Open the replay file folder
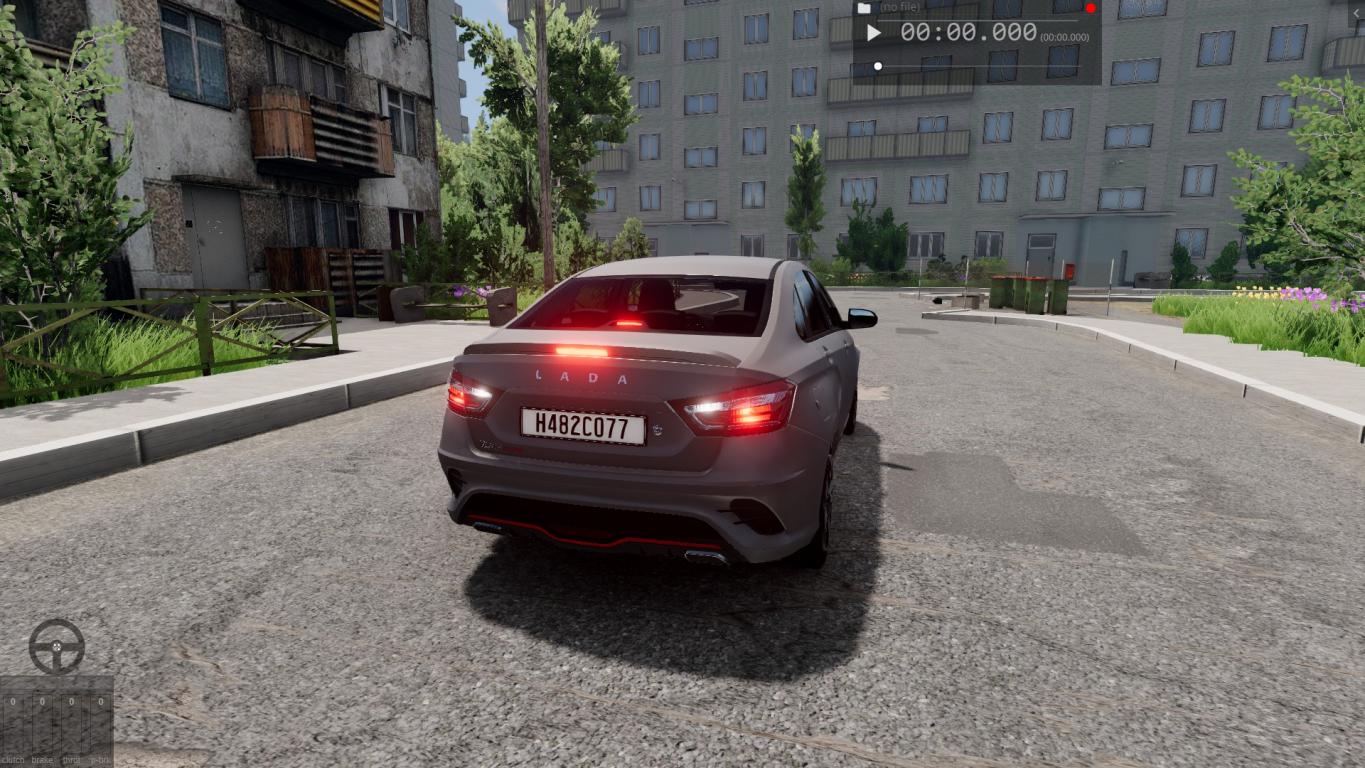This screenshot has height=768, width=1365. (864, 8)
